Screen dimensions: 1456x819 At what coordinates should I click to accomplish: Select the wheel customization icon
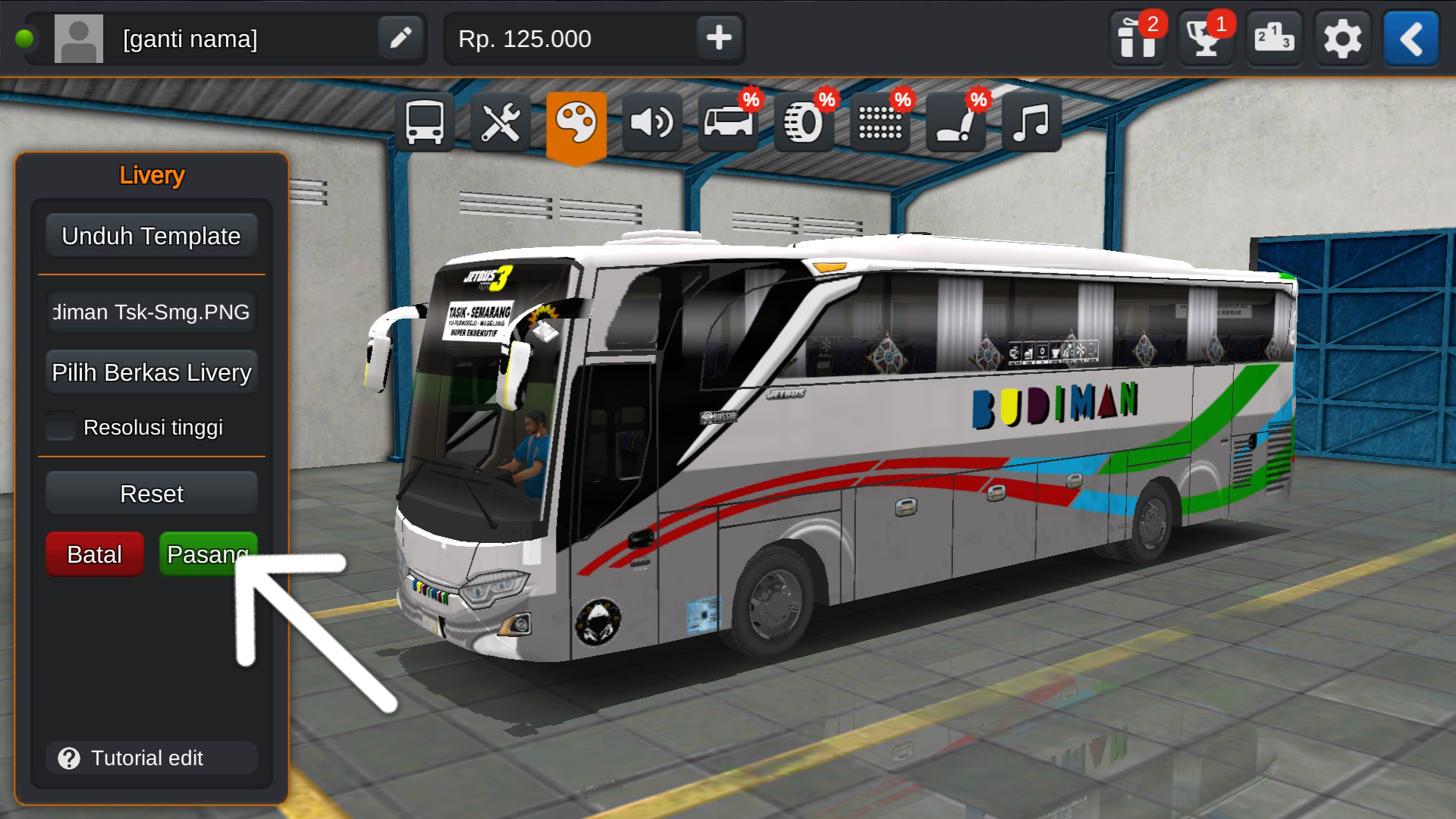coord(804,121)
